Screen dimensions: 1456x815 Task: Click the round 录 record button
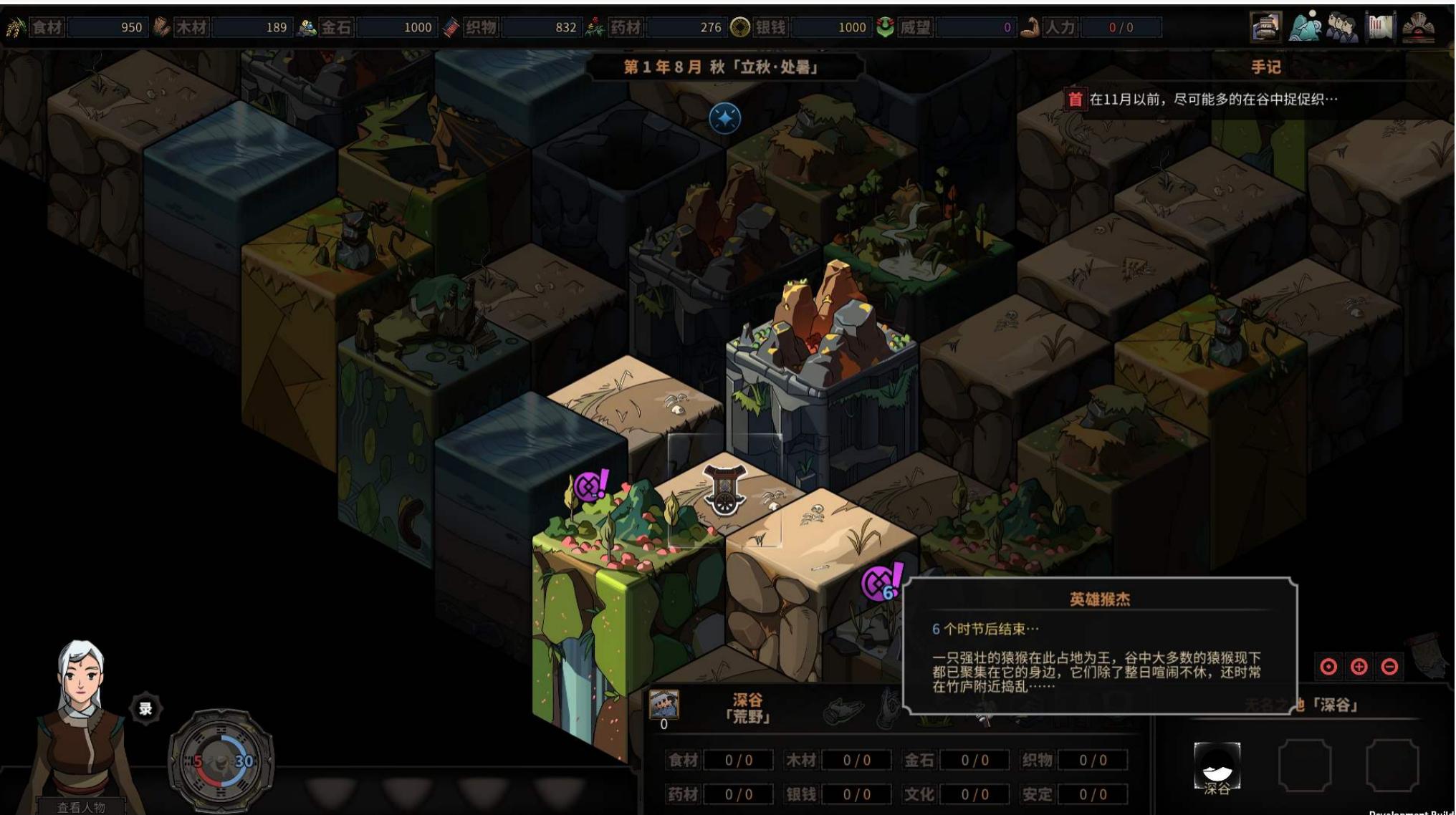click(x=145, y=709)
